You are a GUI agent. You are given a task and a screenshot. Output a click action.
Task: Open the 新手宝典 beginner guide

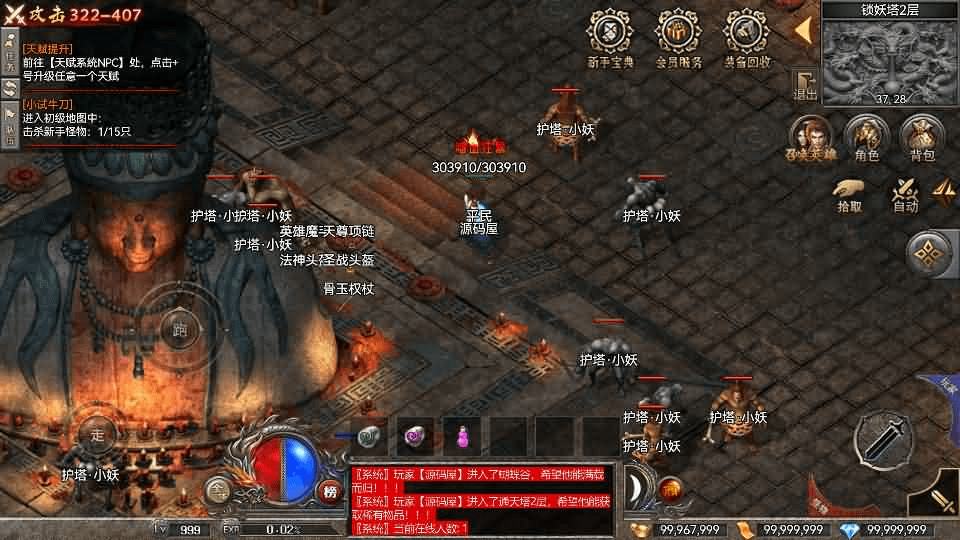[607, 36]
